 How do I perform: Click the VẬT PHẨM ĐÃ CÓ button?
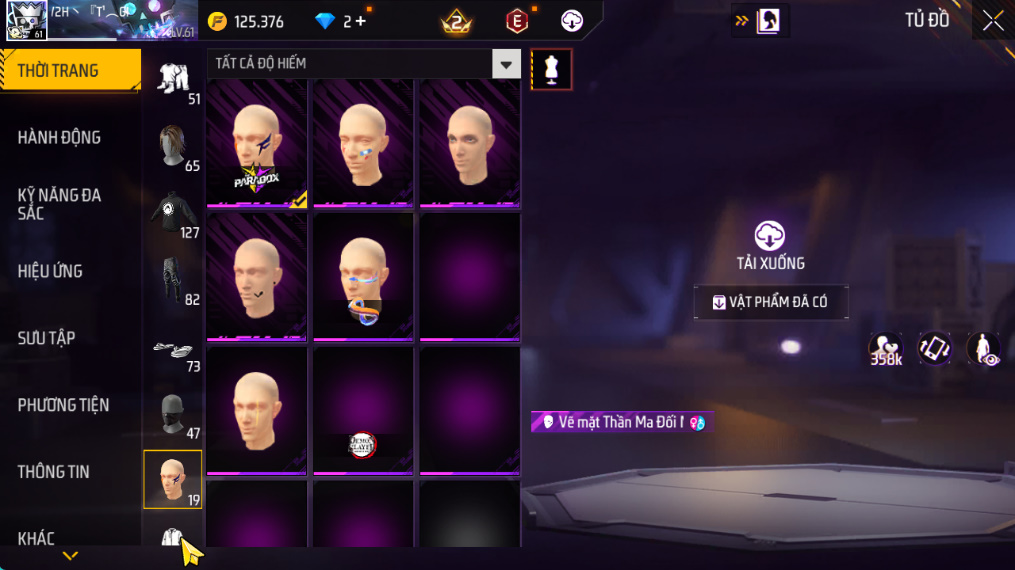(x=771, y=302)
